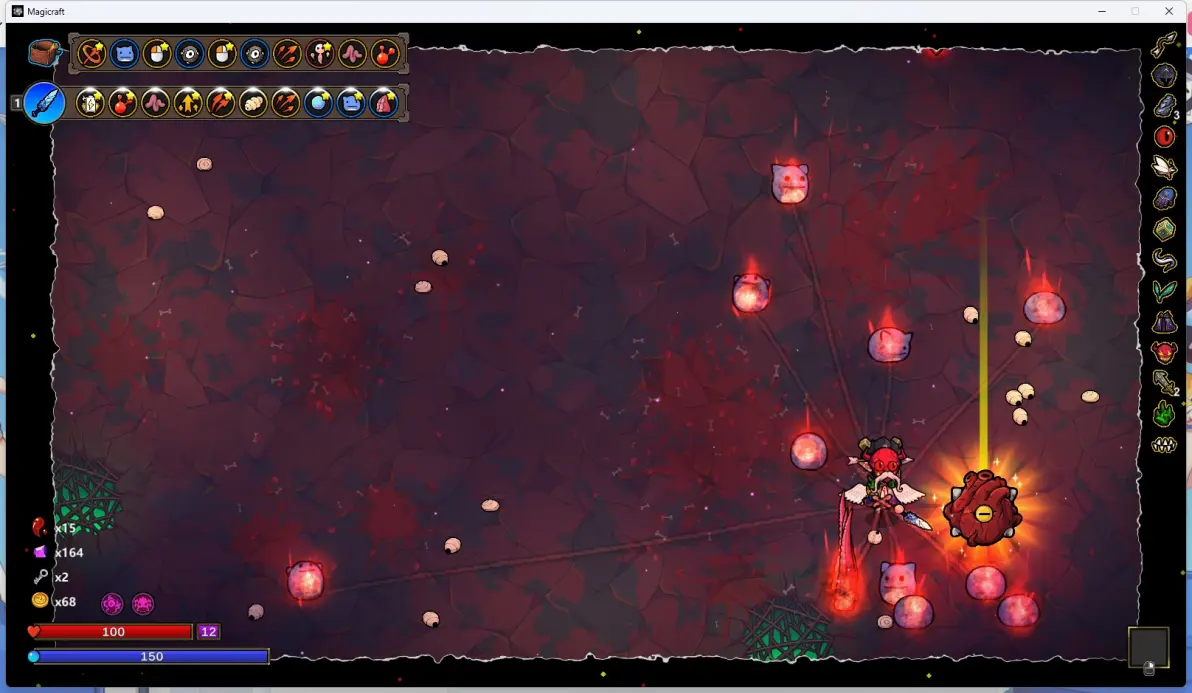Close the Magicraft window
Screen dimensions: 1192x693
[x=1169, y=11]
